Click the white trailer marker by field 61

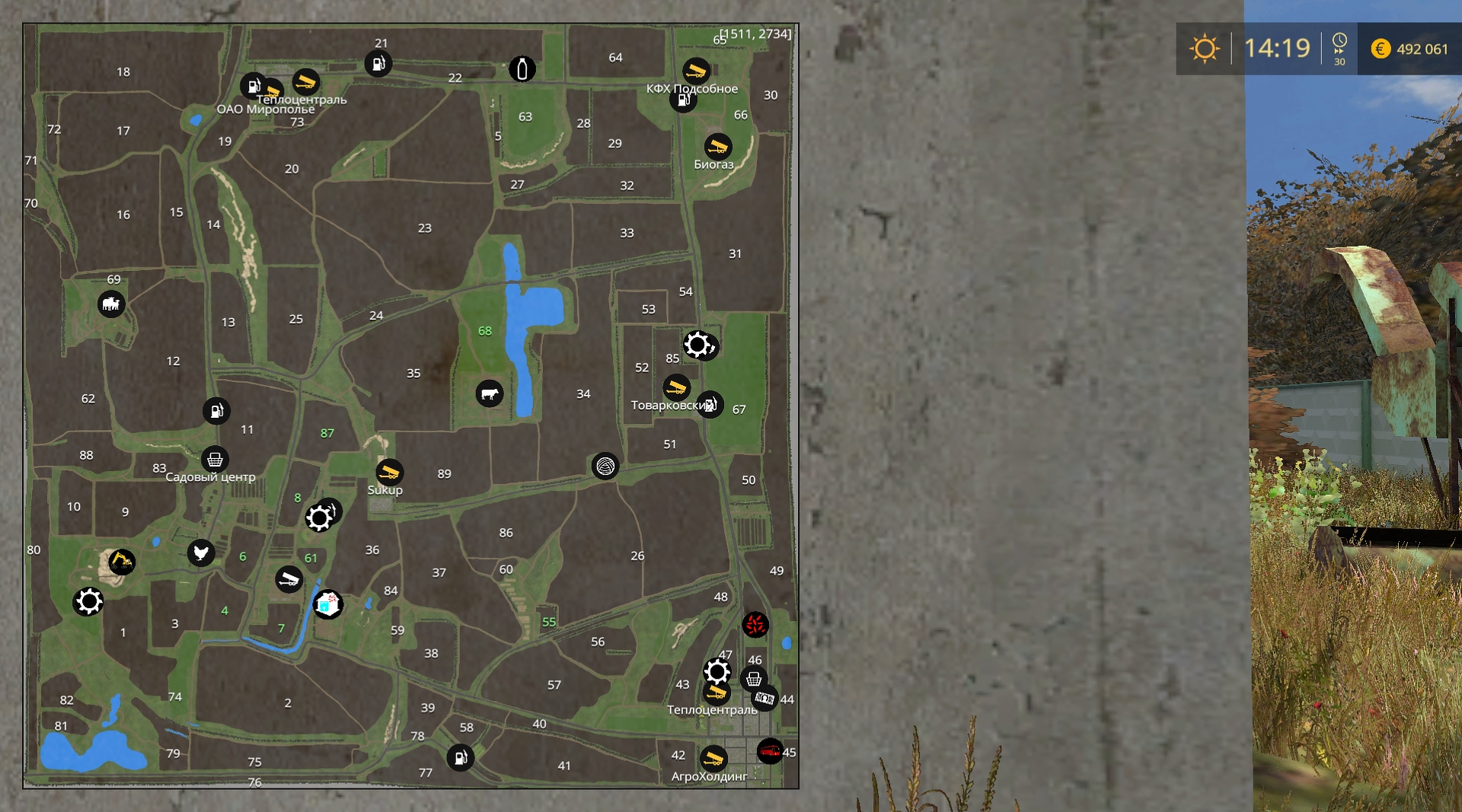[289, 580]
